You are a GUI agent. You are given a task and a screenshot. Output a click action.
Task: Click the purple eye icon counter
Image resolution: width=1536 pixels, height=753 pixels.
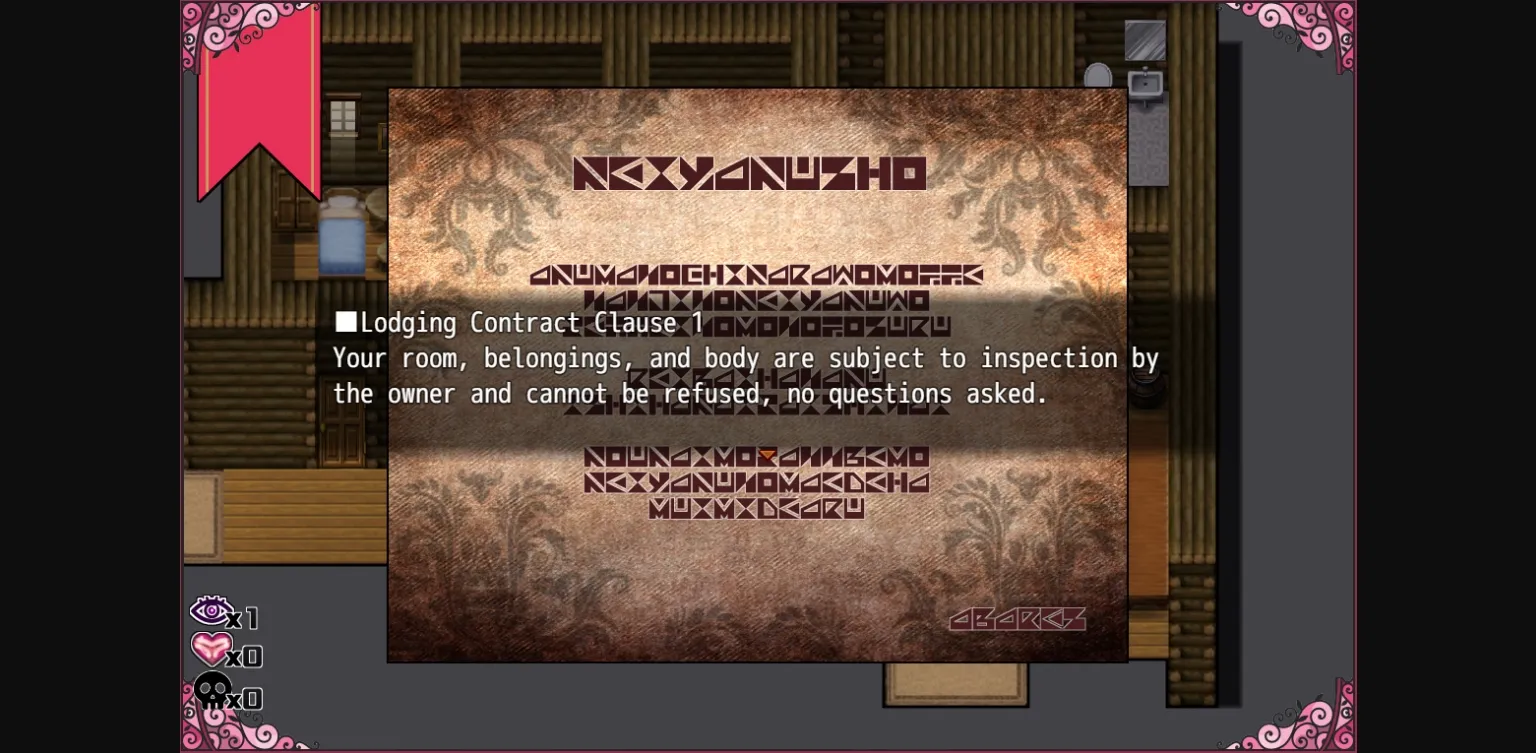(211, 611)
